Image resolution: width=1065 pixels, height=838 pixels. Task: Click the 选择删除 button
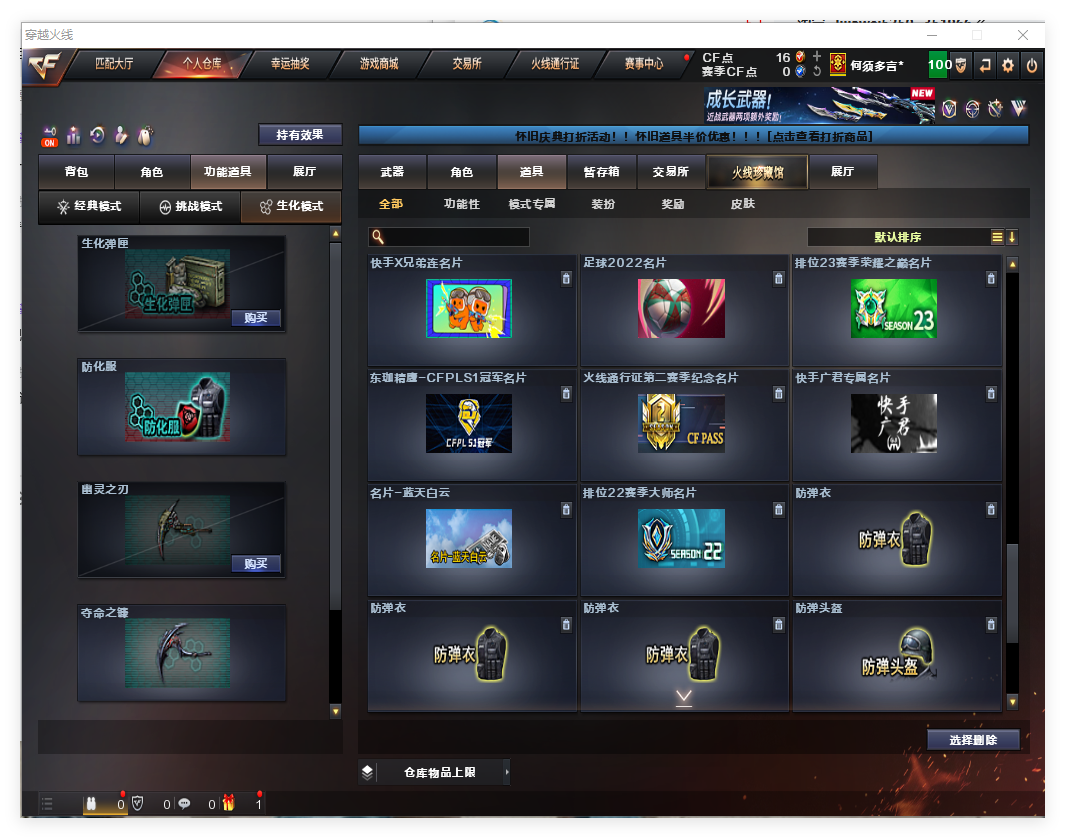coord(973,740)
